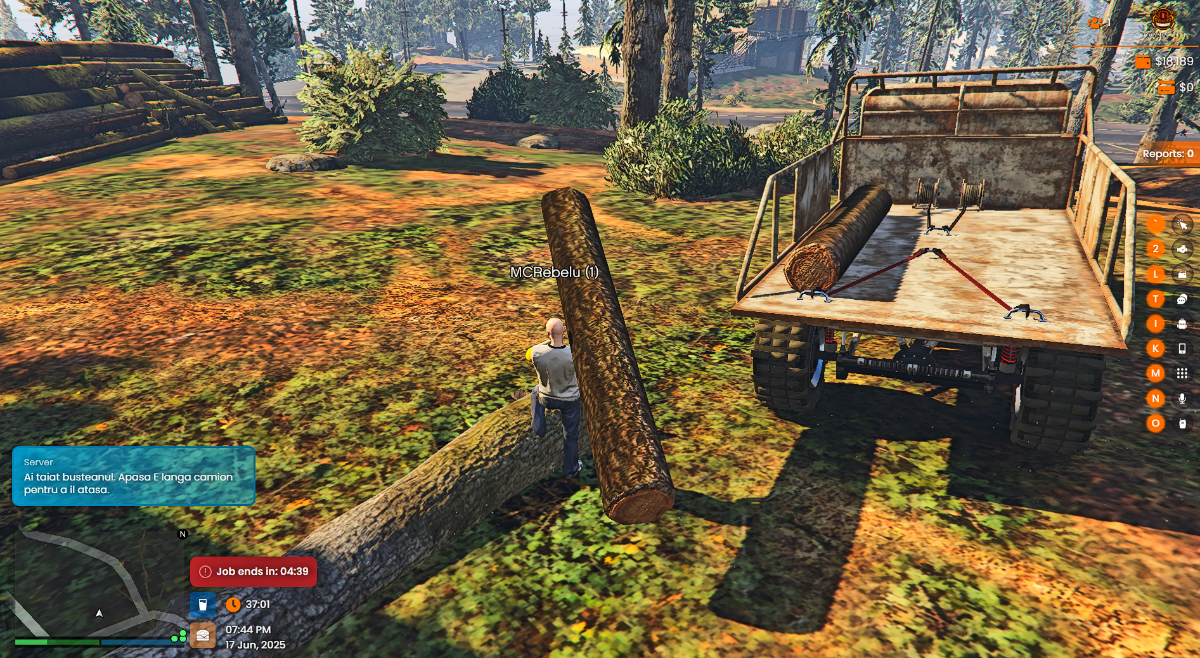Click the car door shortcut icon

pos(1182,273)
